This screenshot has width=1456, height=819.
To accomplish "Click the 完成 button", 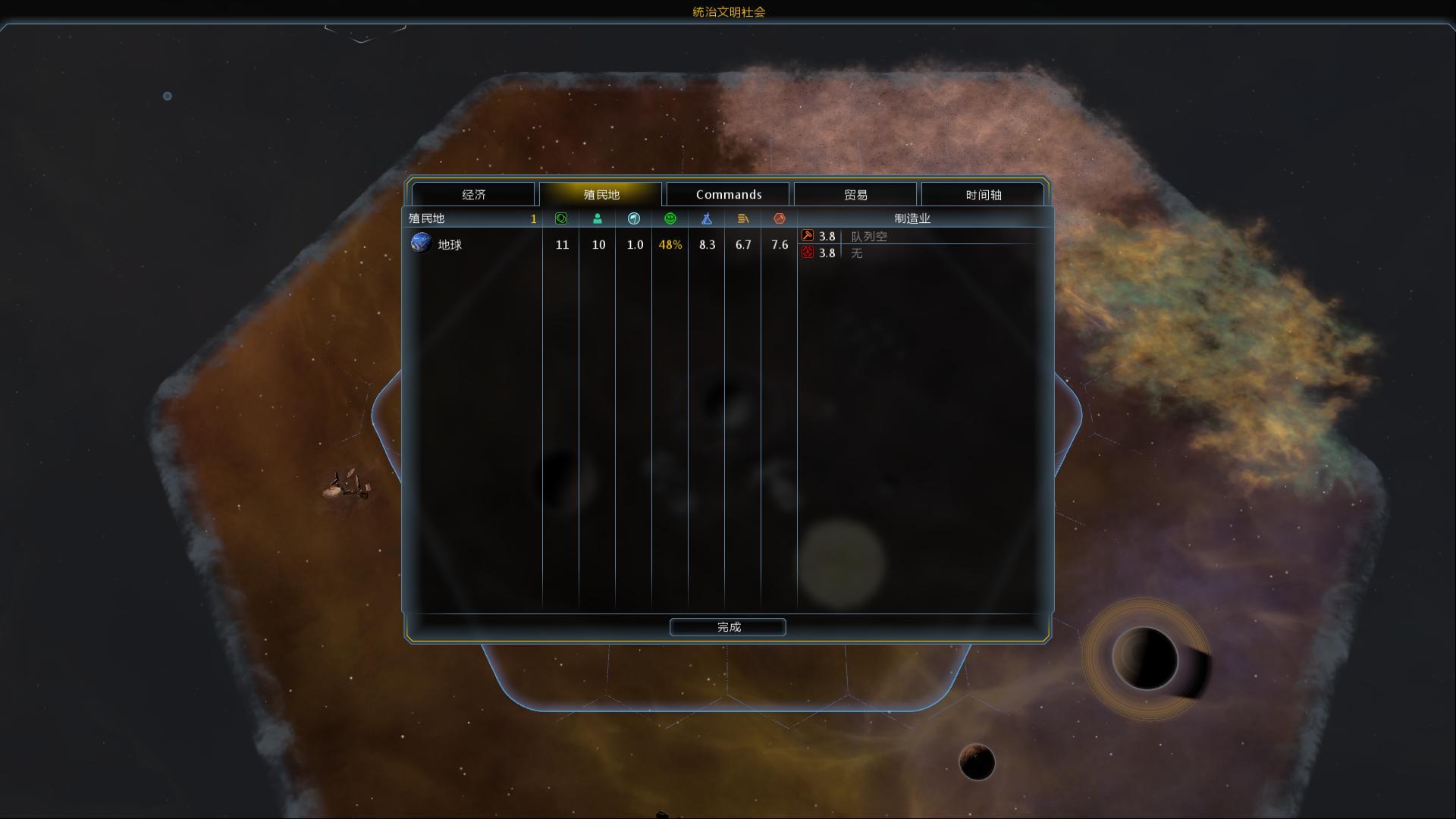I will point(728,627).
